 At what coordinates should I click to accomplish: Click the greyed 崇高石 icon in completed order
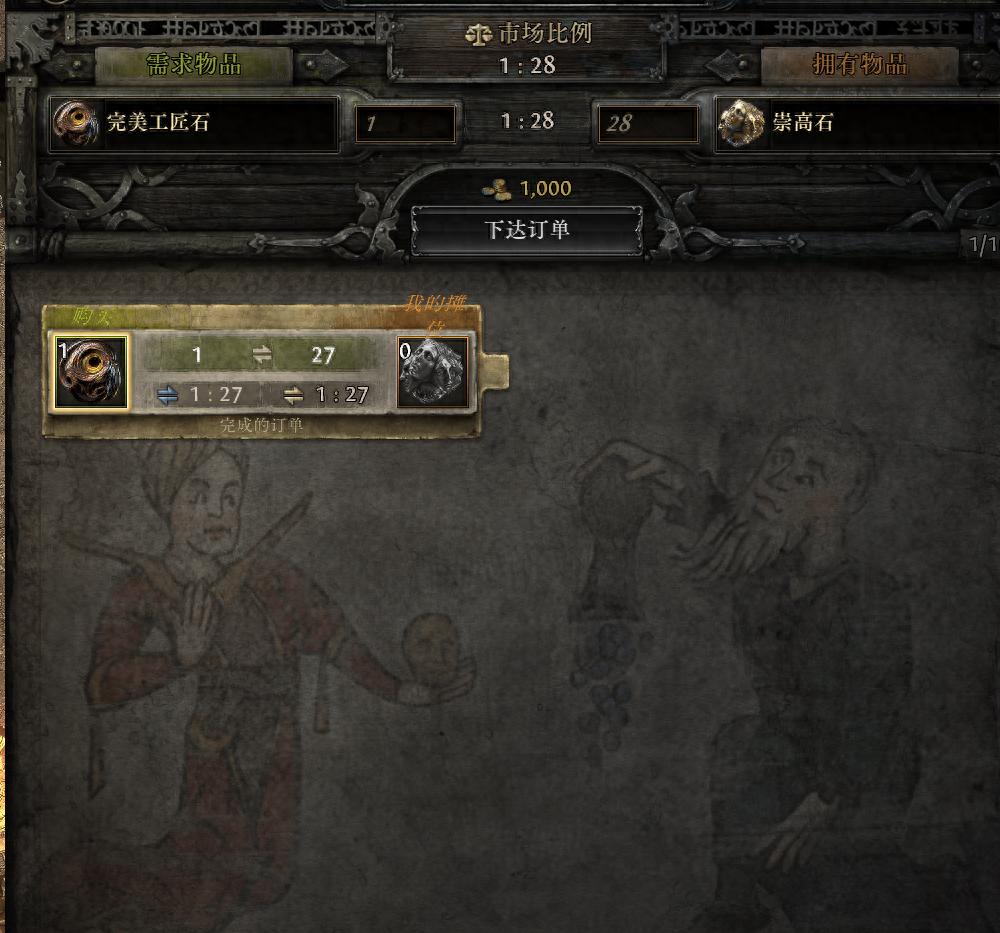433,372
